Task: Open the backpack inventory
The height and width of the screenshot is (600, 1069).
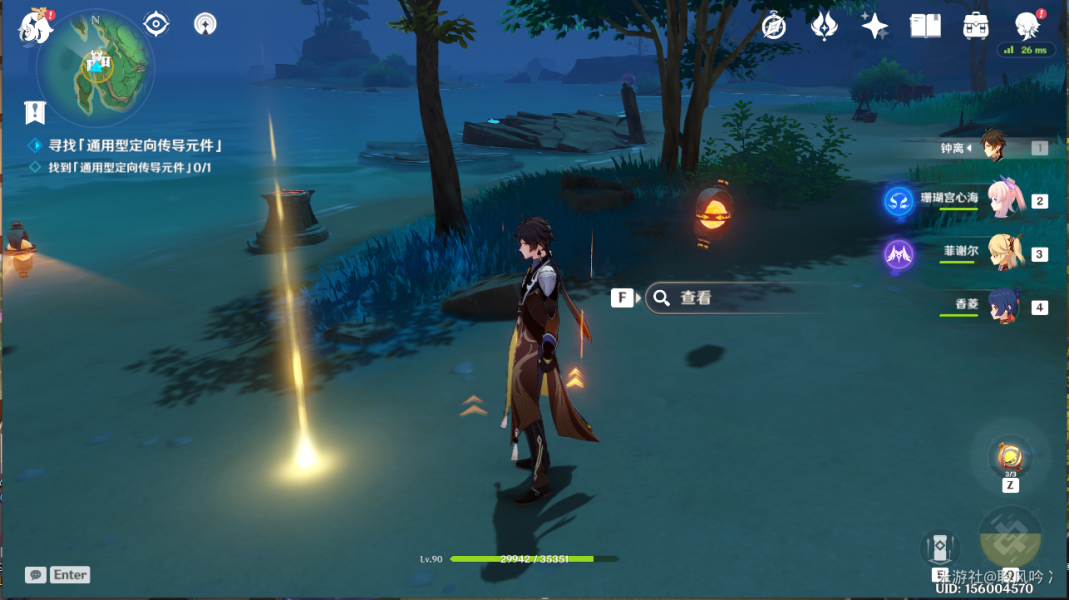Action: (x=975, y=26)
